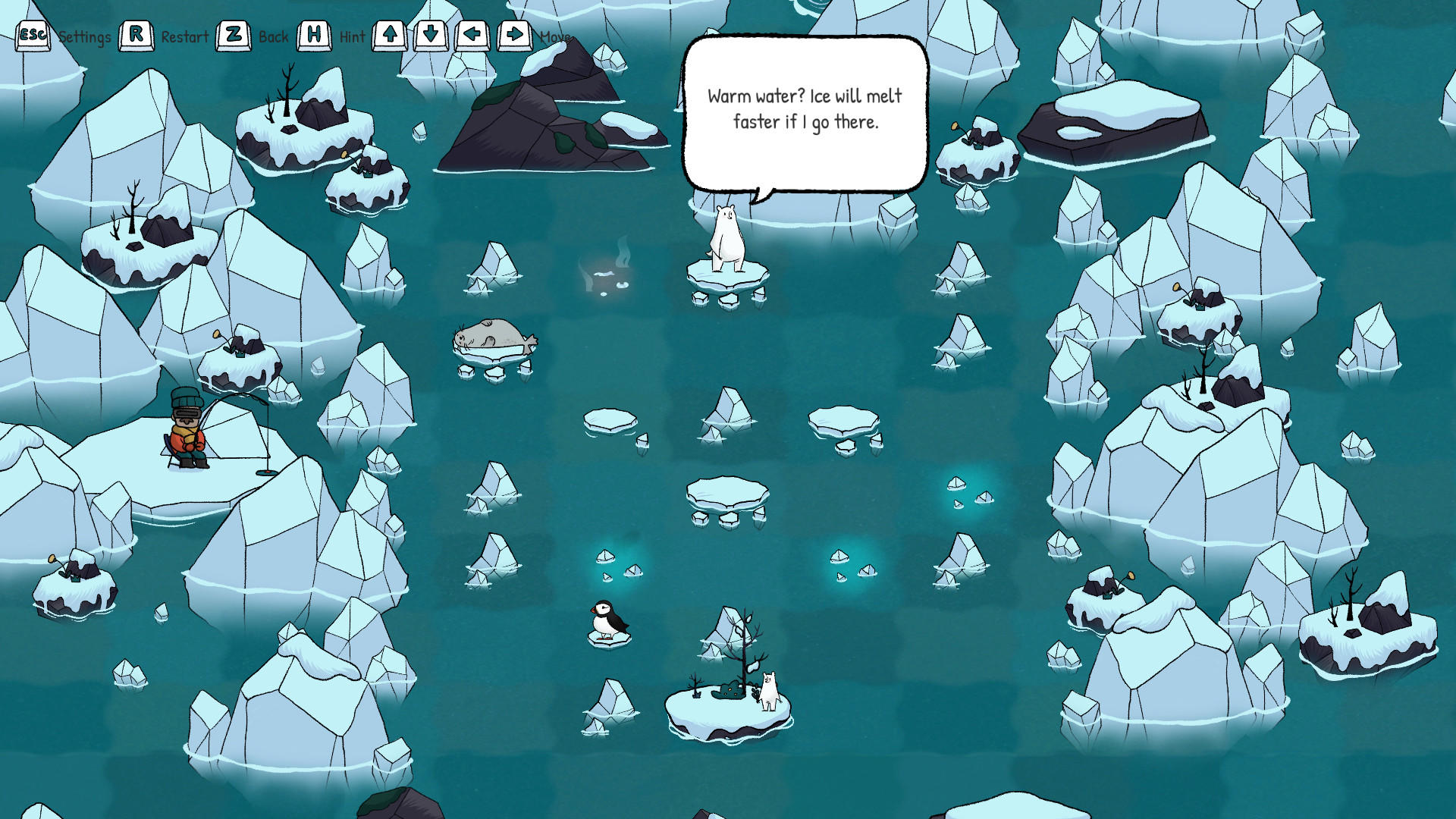The height and width of the screenshot is (819, 1456).
Task: Click the down arrow key icon
Action: pyautogui.click(x=430, y=33)
